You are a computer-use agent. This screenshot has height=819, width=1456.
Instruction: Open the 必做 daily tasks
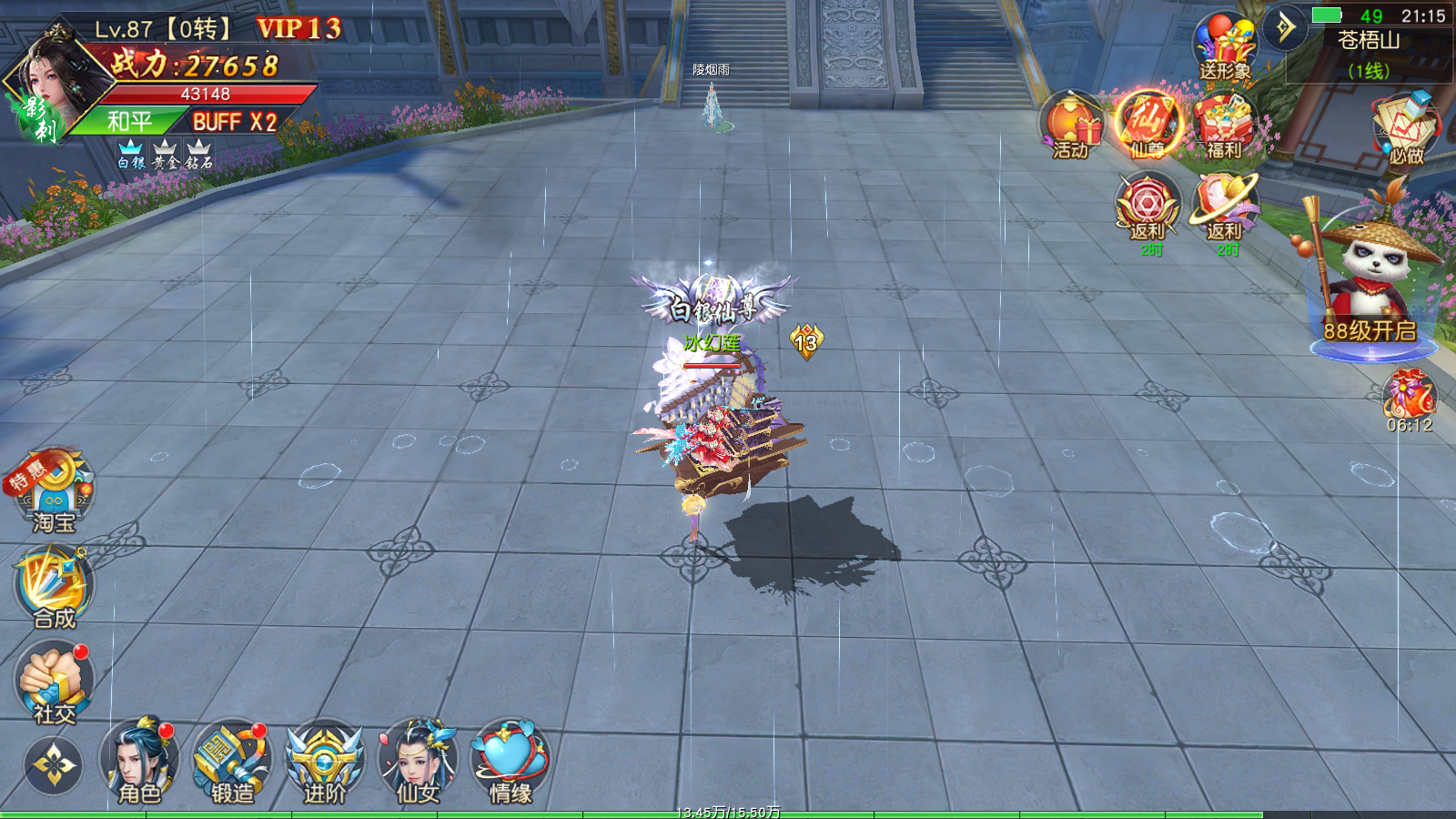pyautogui.click(x=1405, y=127)
